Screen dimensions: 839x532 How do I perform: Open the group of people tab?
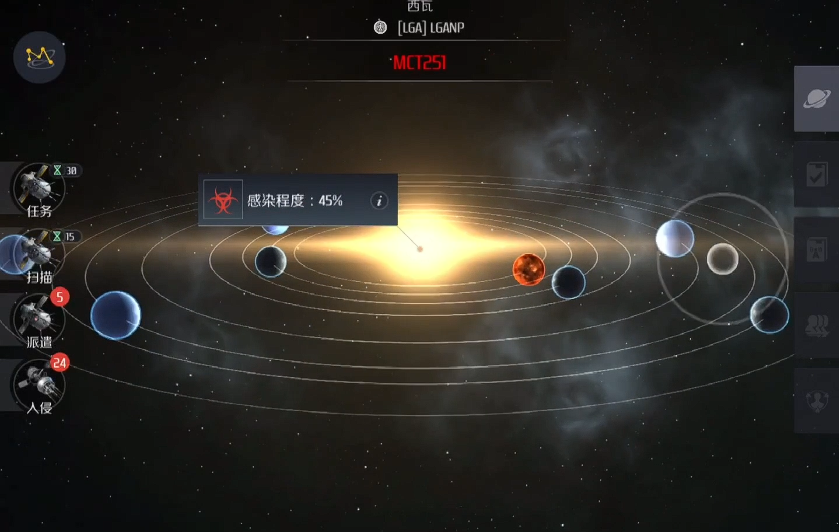pyautogui.click(x=816, y=325)
